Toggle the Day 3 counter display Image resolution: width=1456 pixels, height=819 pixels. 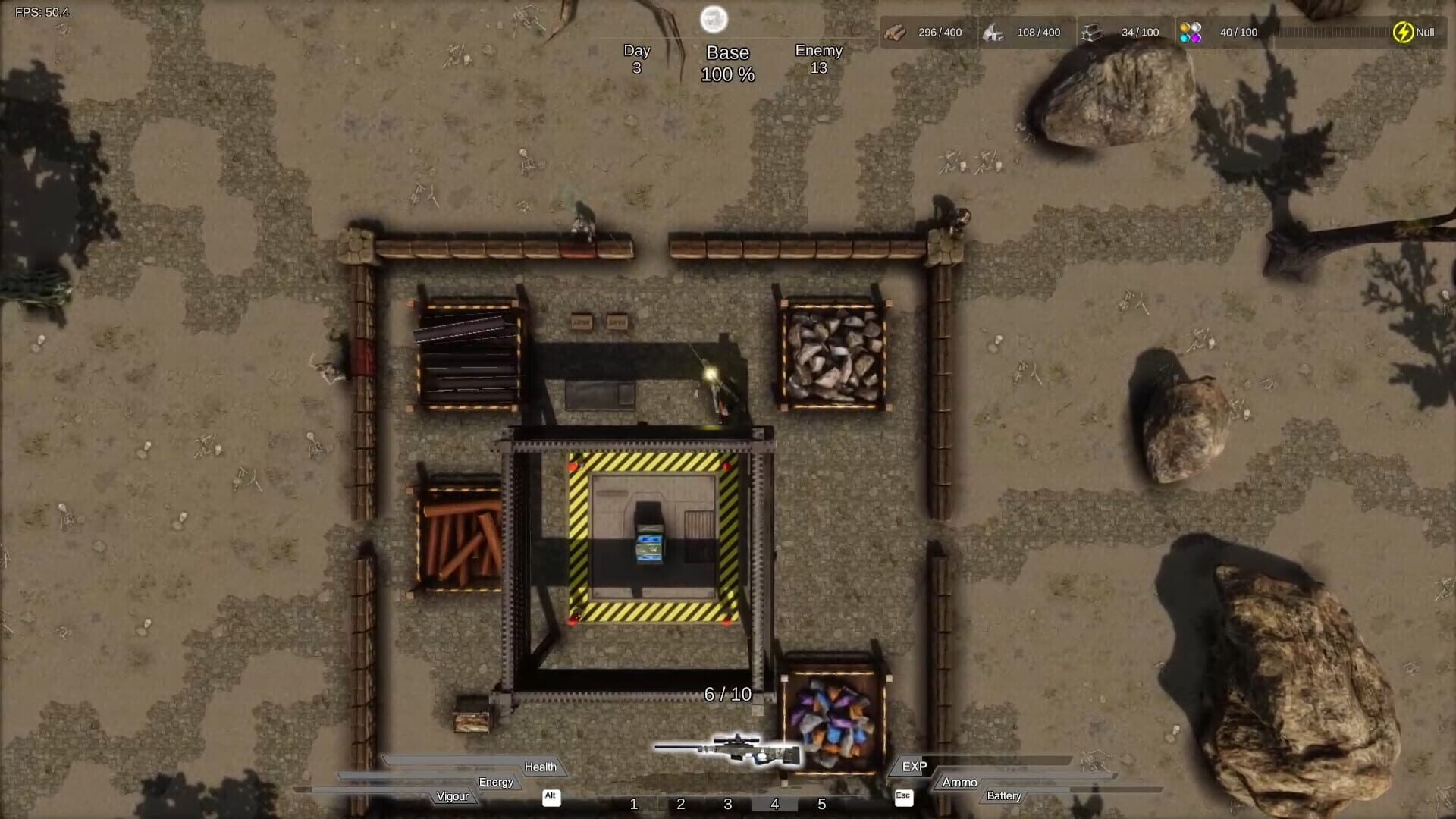pos(637,58)
